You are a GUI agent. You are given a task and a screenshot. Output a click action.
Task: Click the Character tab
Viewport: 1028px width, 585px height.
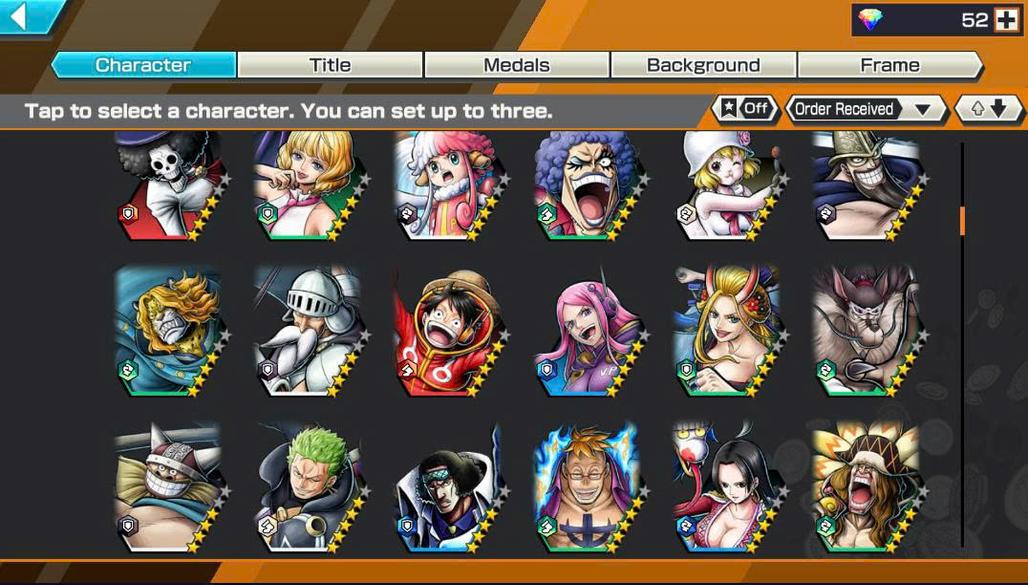pyautogui.click(x=143, y=65)
